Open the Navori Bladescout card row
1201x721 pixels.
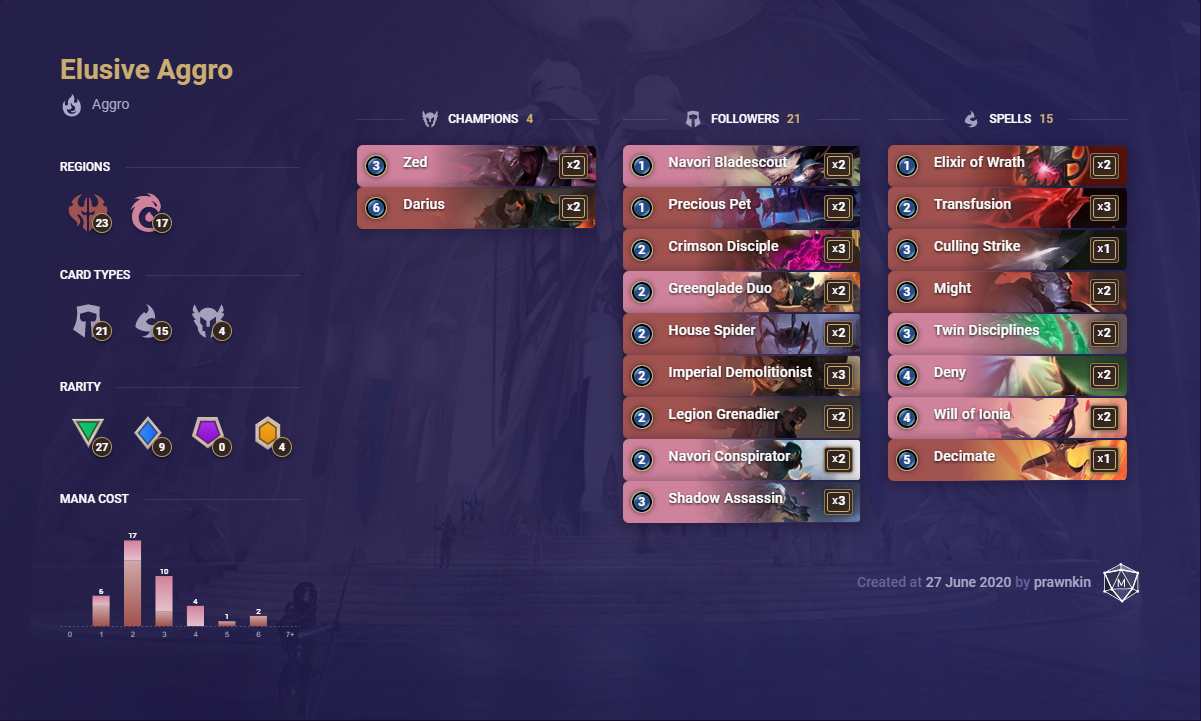741,166
